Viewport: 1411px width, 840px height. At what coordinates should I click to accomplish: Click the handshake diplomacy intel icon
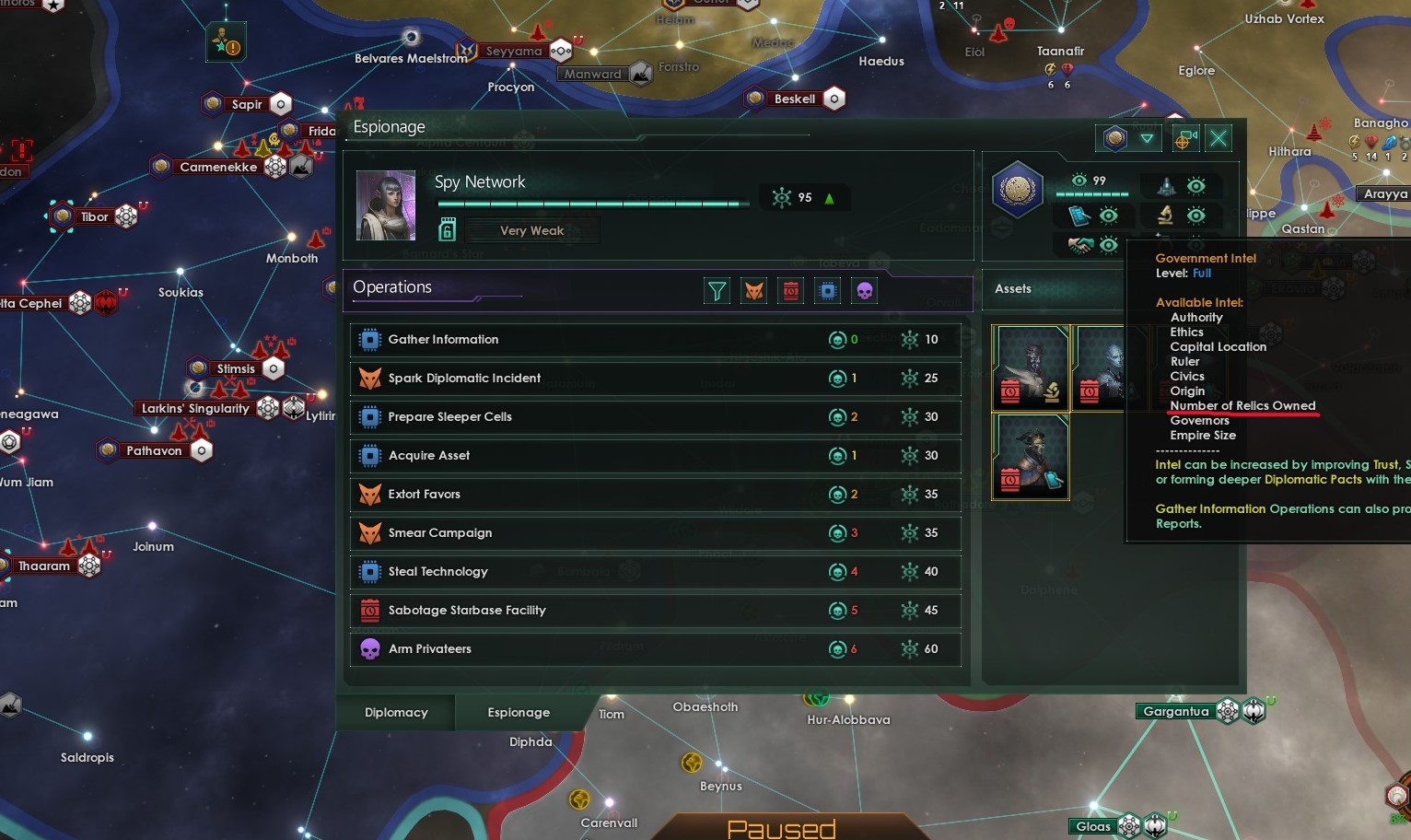(x=1079, y=245)
